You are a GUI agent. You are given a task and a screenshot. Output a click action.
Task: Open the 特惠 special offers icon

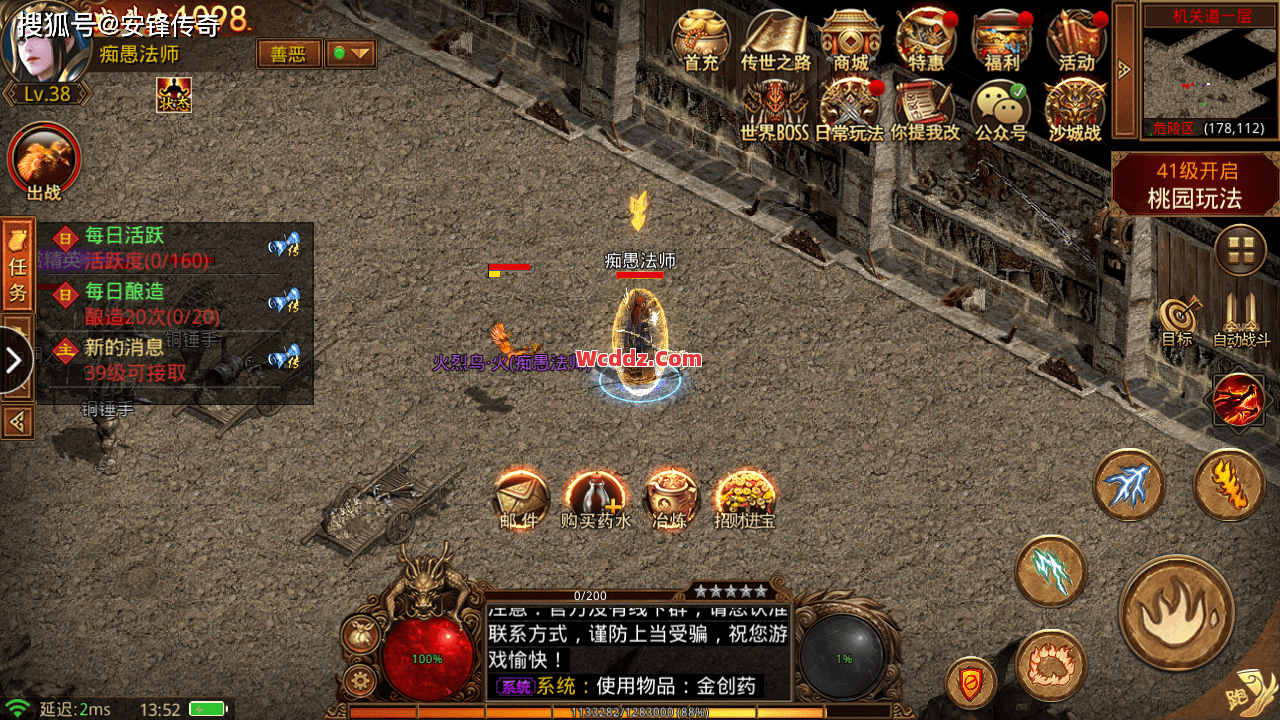tap(925, 40)
